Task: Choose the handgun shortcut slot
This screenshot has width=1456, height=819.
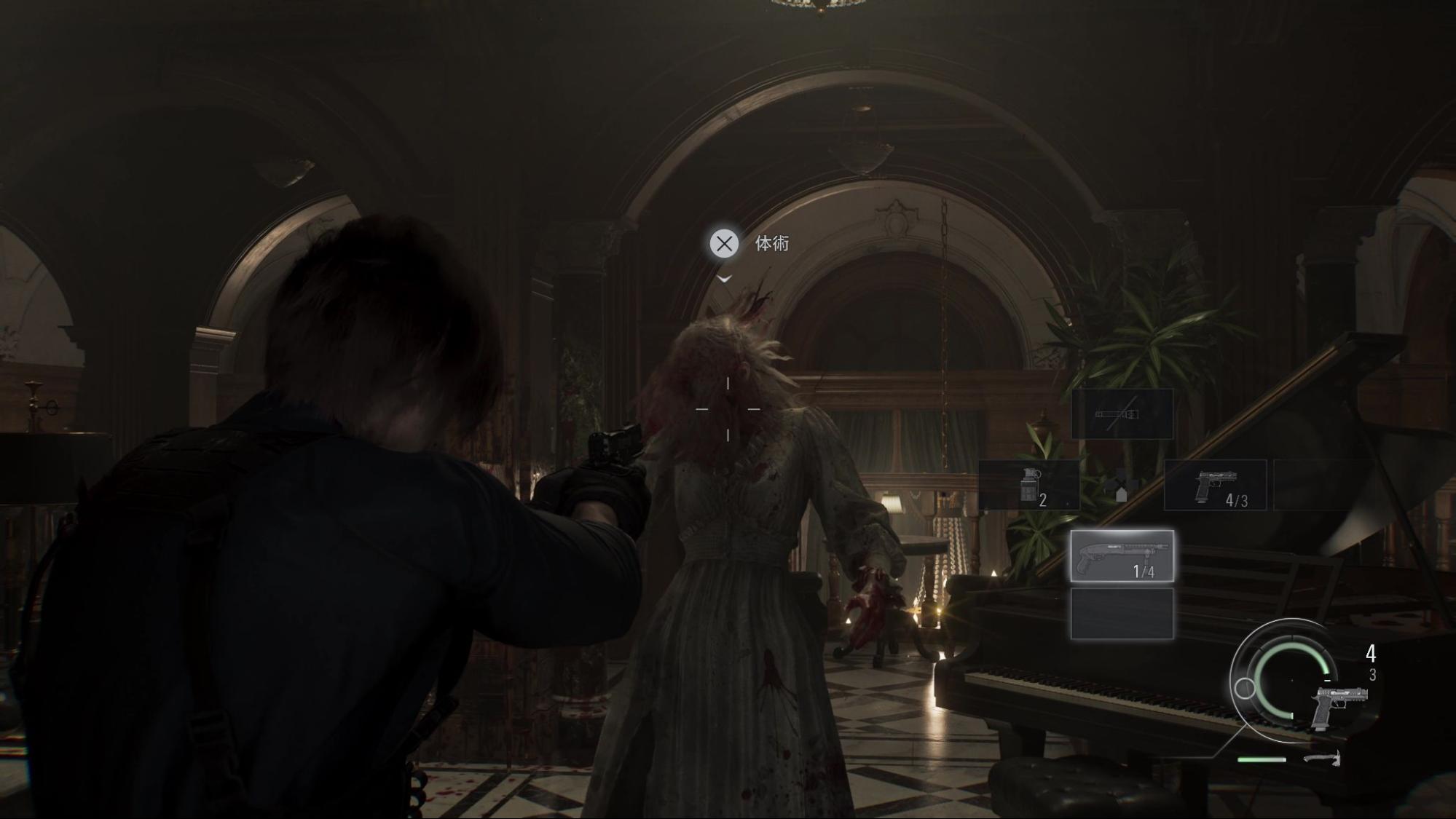Action: coord(1215,485)
